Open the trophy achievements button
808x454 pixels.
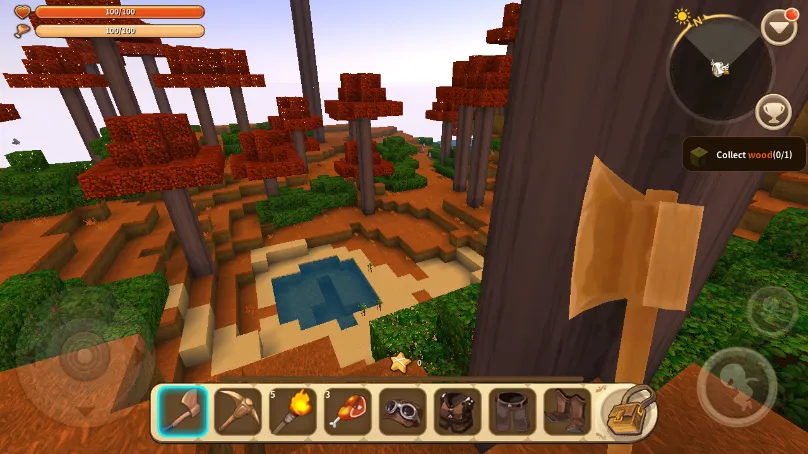click(x=774, y=111)
